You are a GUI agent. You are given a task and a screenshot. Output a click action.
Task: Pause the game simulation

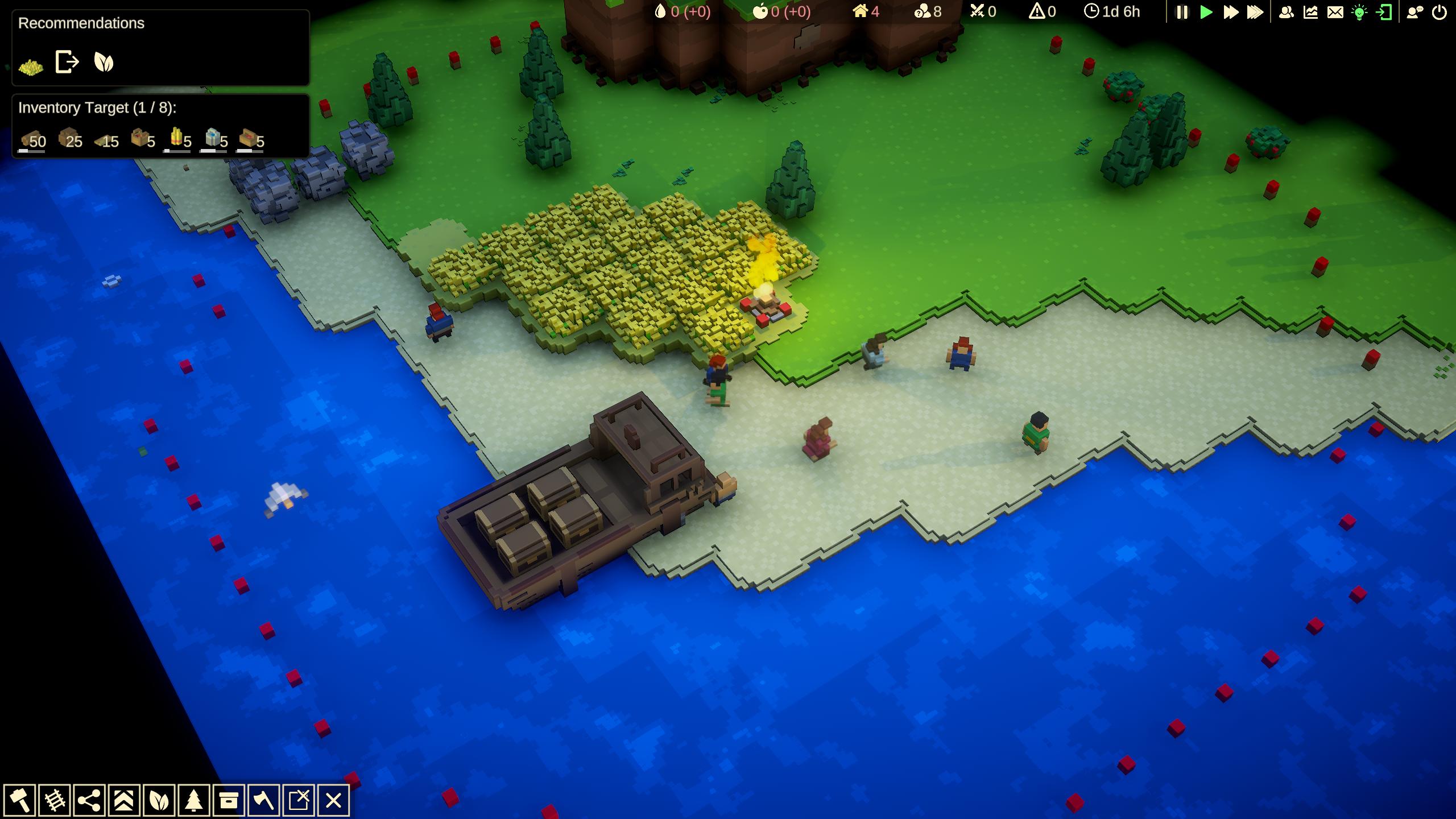pyautogui.click(x=1182, y=12)
